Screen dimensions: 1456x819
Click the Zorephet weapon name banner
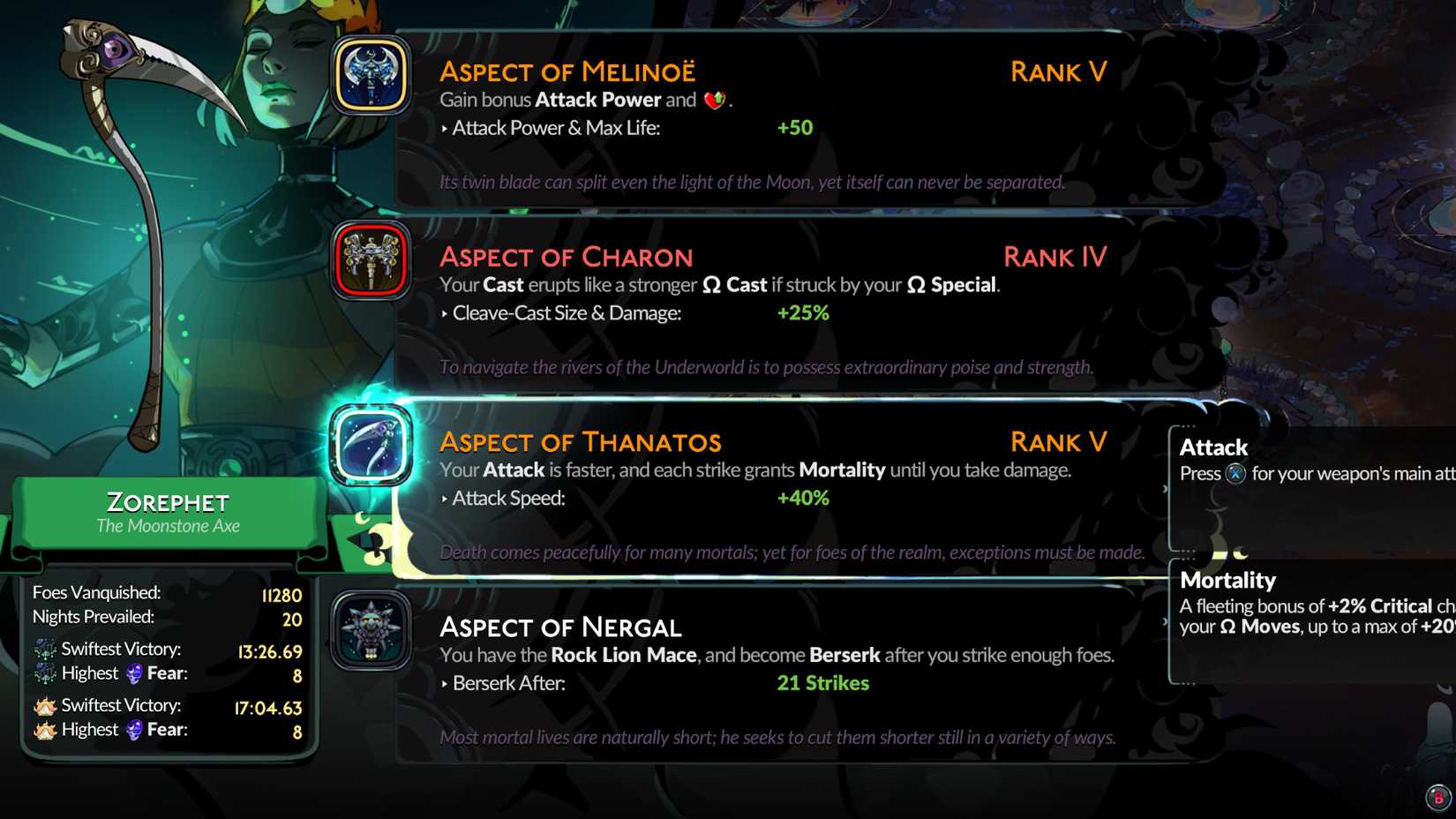168,512
